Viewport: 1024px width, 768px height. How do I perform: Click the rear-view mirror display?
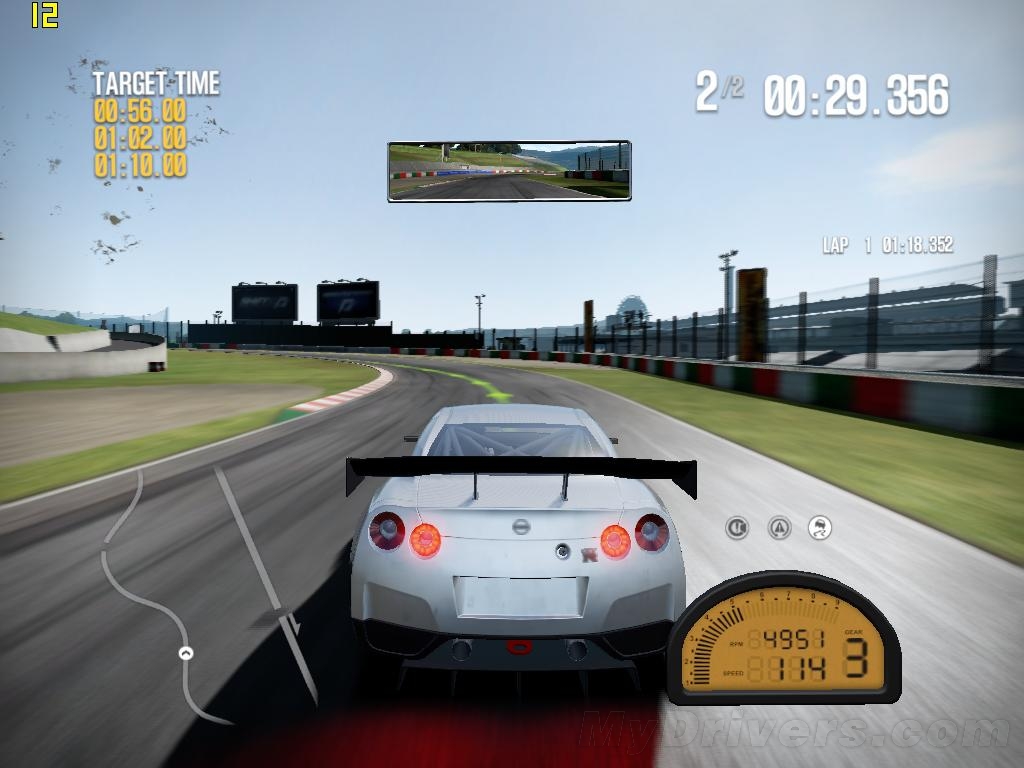(509, 171)
